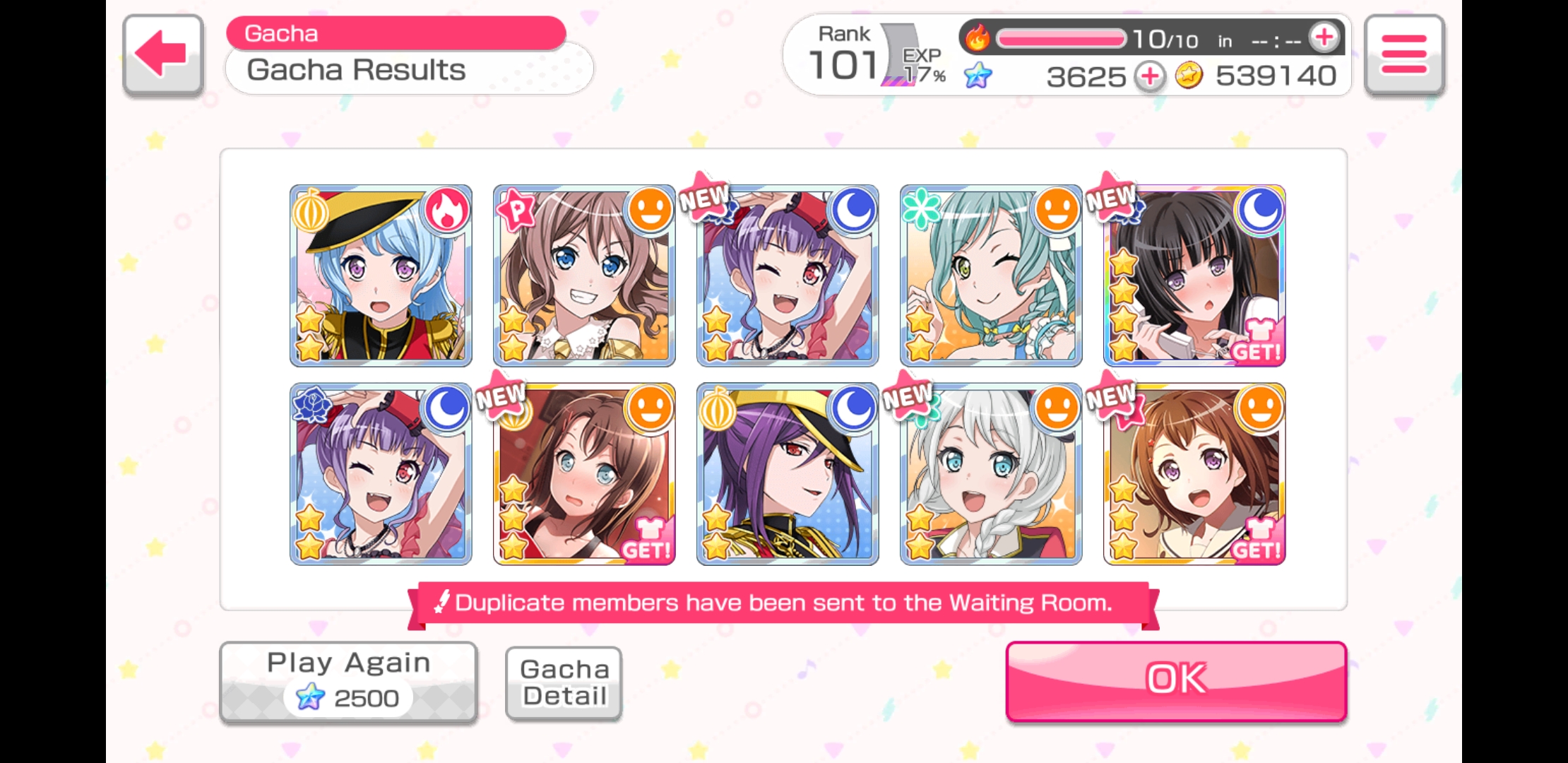Open the hamburger menu

click(x=1403, y=54)
